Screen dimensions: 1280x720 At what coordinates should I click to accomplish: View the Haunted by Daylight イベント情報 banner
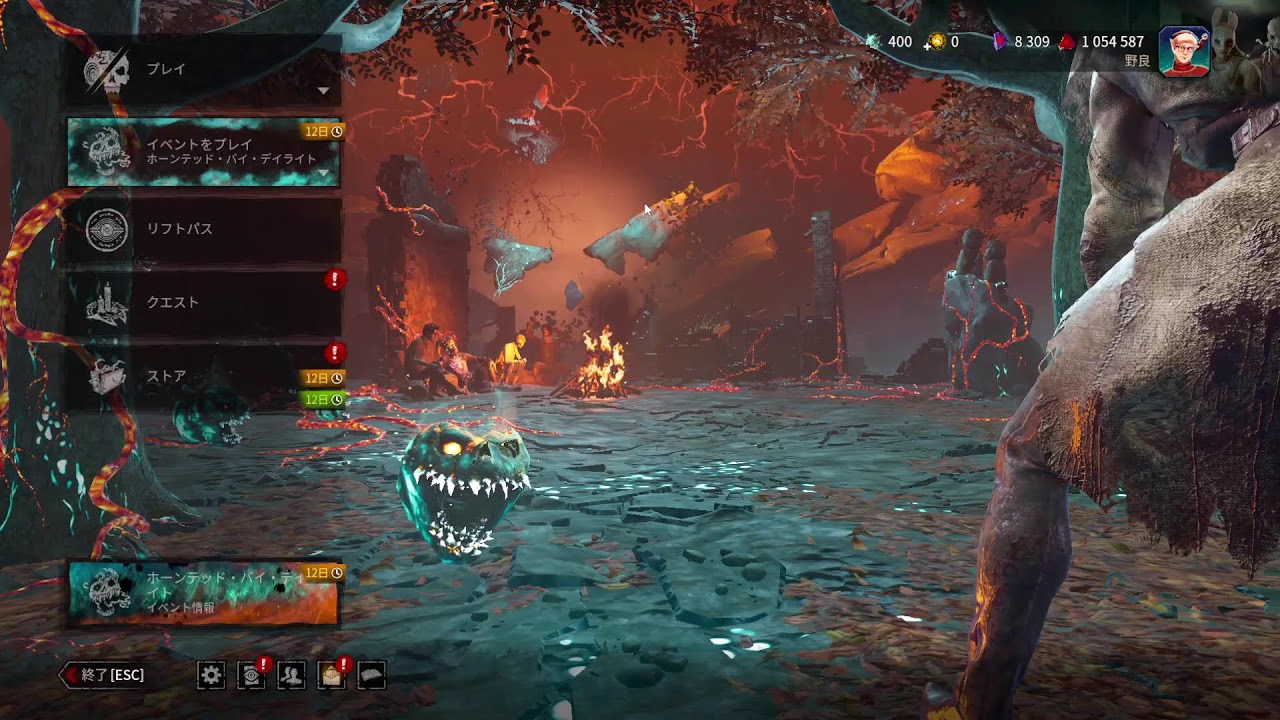(x=204, y=592)
